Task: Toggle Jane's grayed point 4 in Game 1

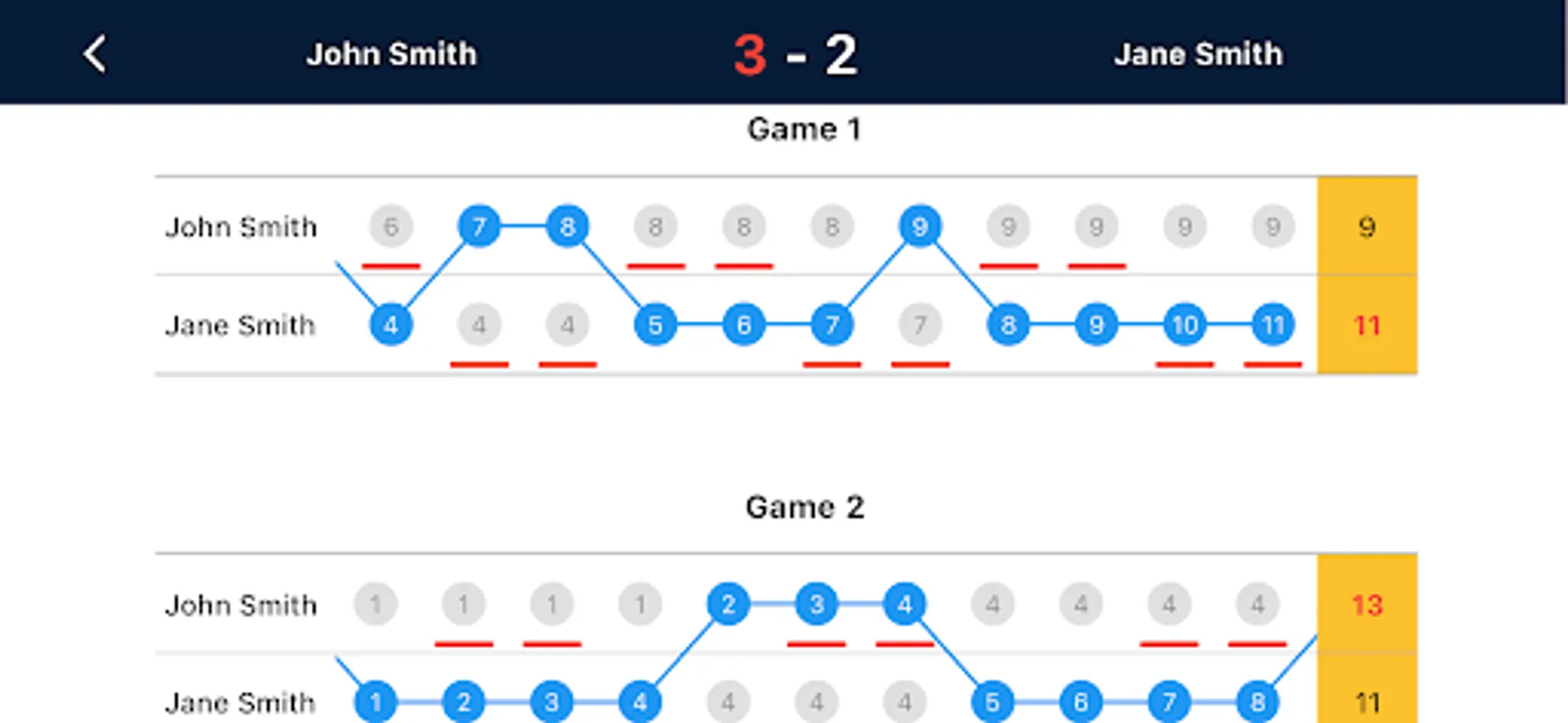Action: click(479, 325)
